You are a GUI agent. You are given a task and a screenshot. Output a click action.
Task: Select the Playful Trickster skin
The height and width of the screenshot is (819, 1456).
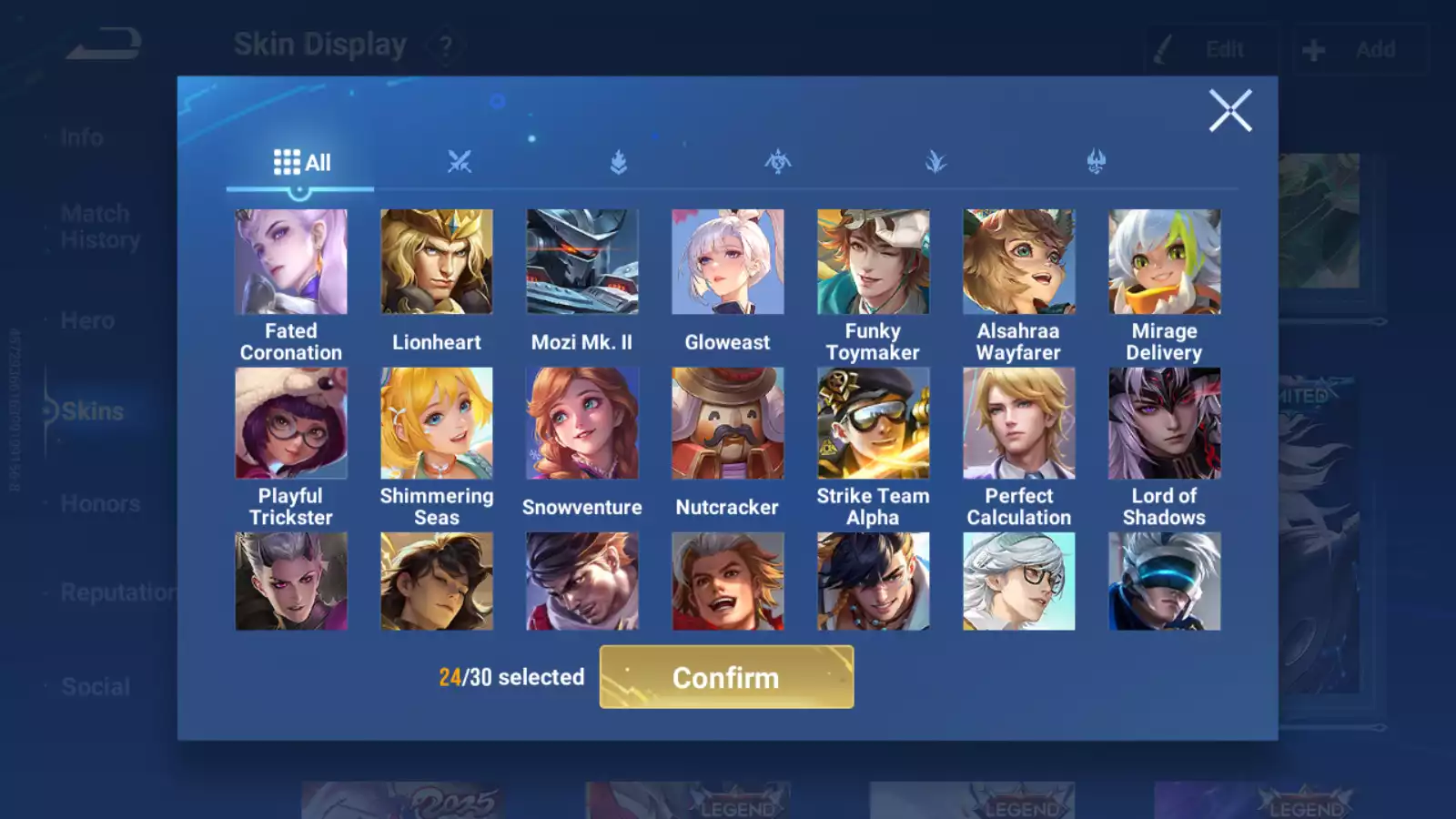291,423
